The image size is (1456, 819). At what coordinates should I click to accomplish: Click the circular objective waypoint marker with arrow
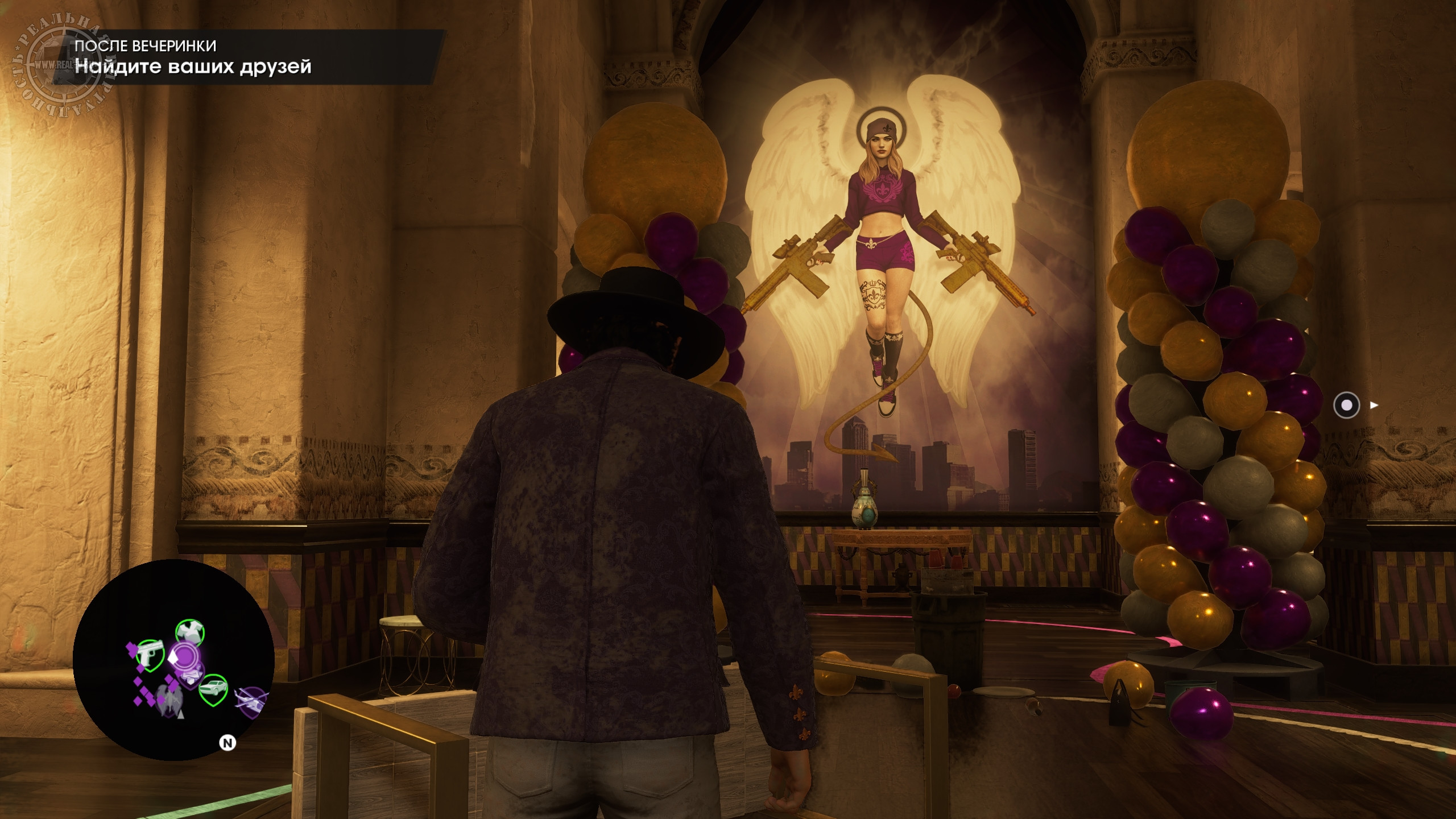coord(1346,406)
